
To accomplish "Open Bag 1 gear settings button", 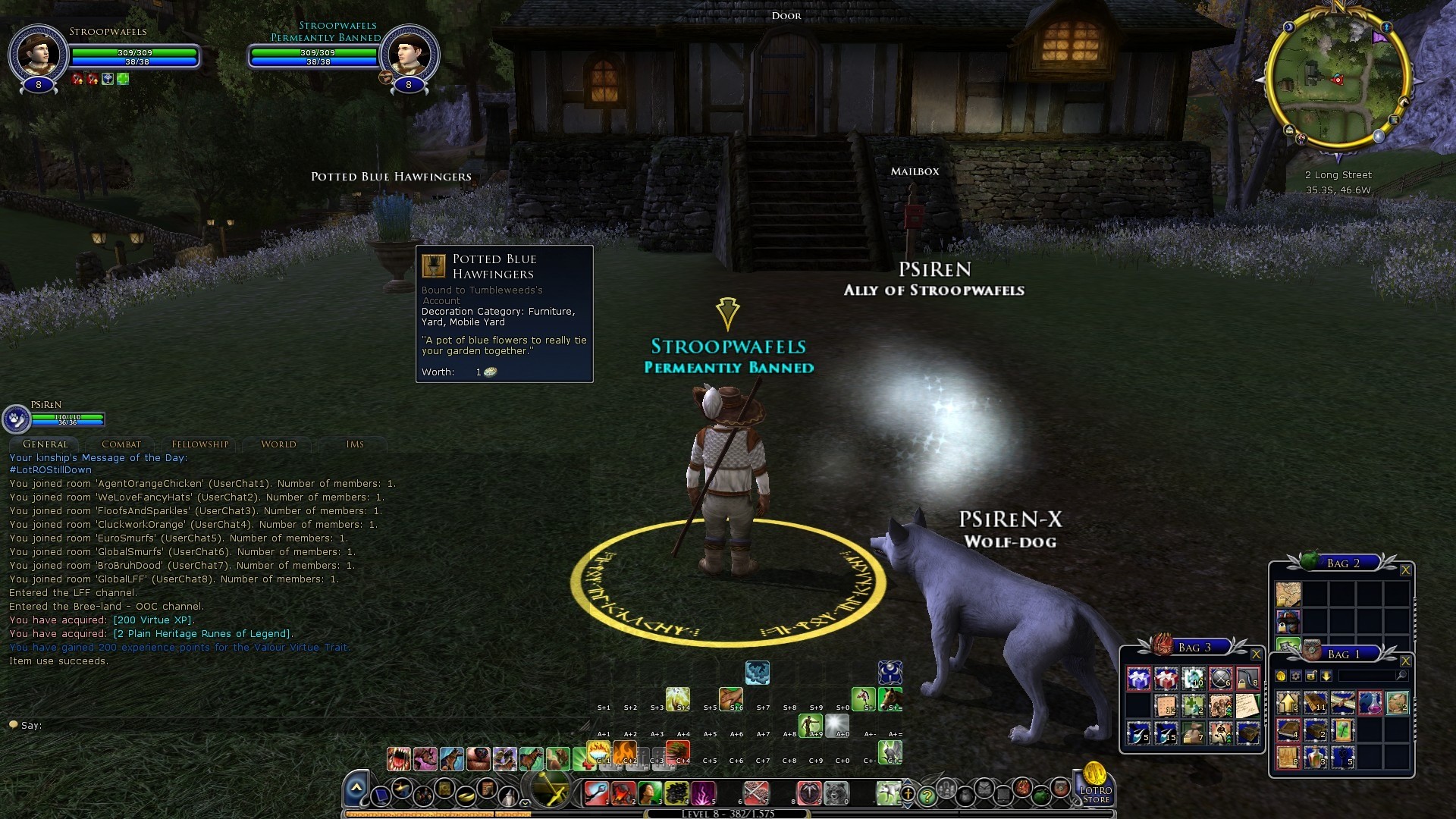I will click(x=1296, y=676).
